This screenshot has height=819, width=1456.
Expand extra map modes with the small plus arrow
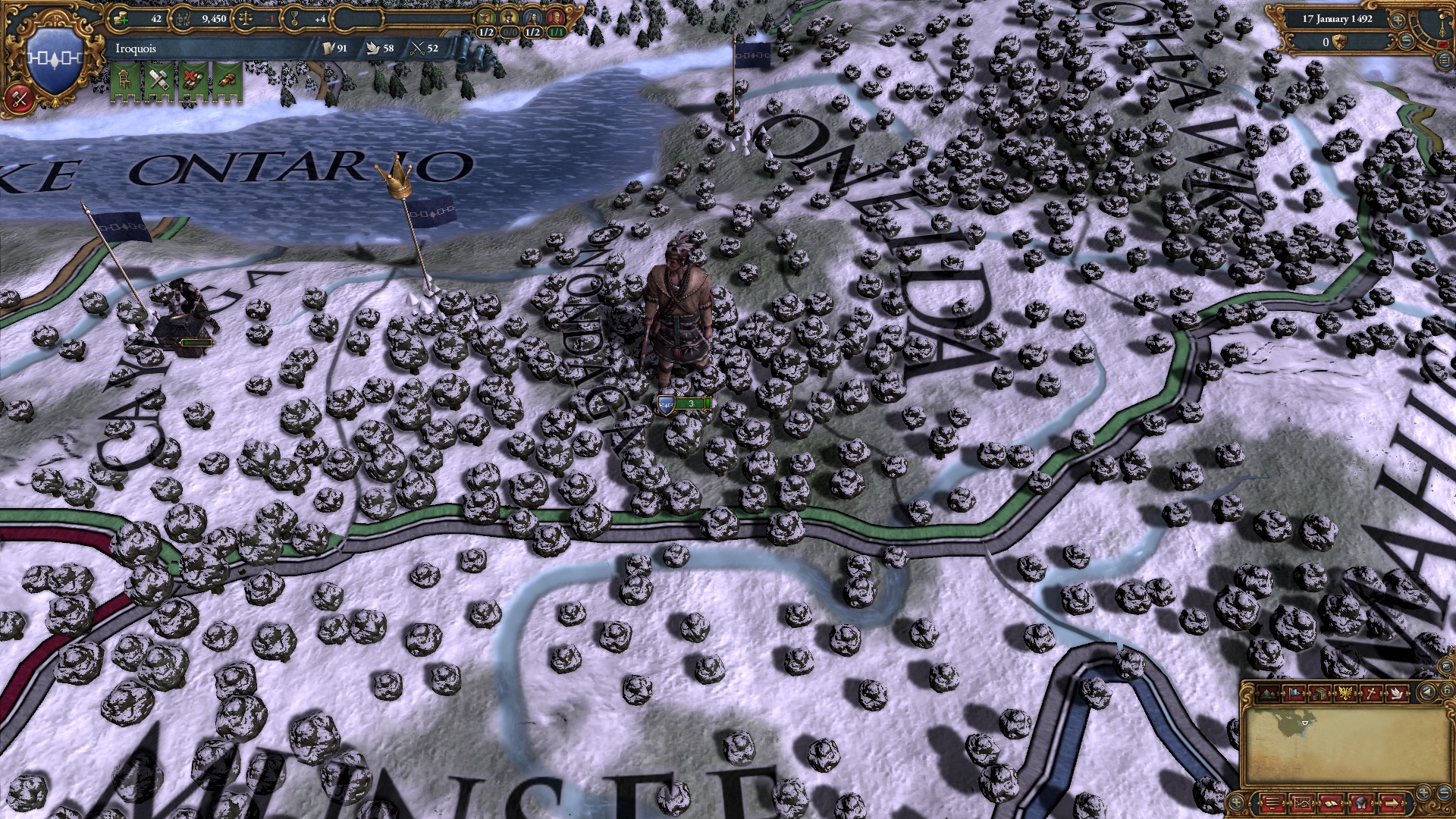click(1236, 802)
